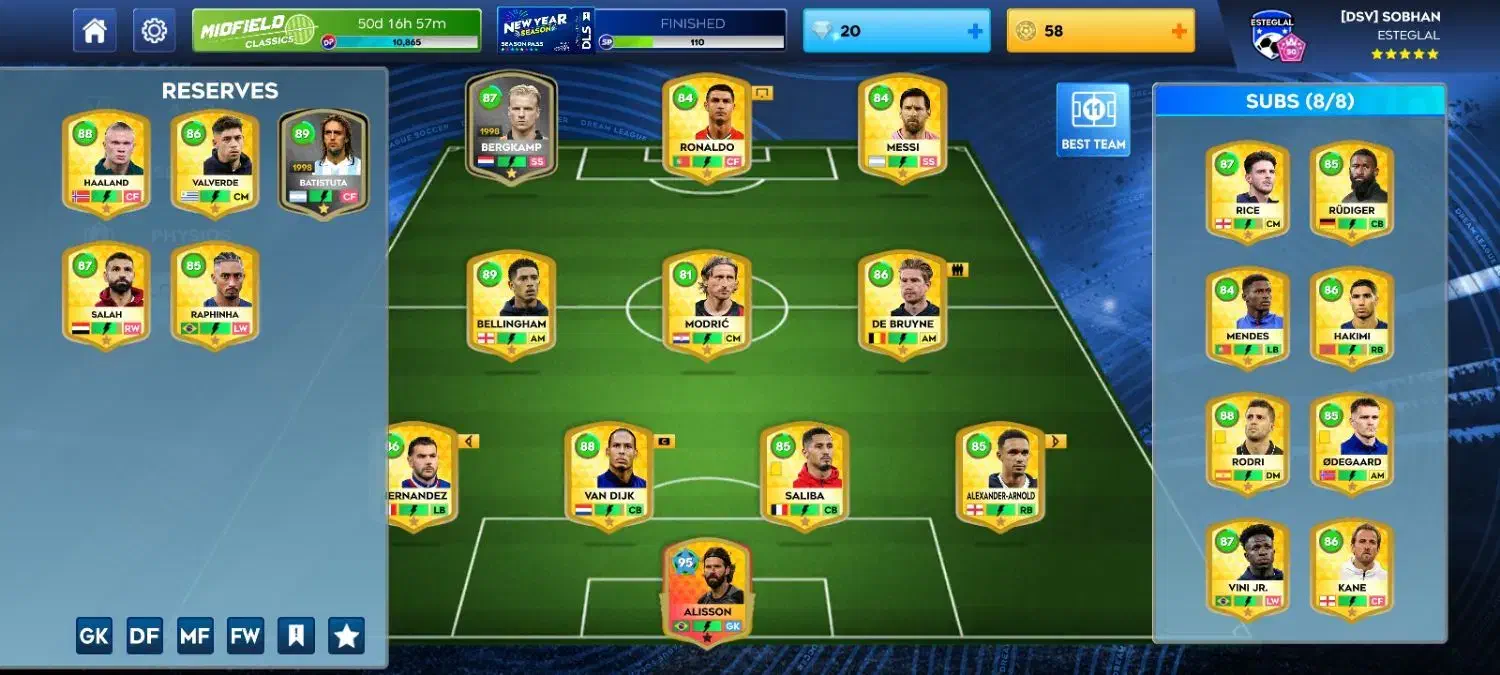Show only MF midfielders

pyautogui.click(x=195, y=635)
